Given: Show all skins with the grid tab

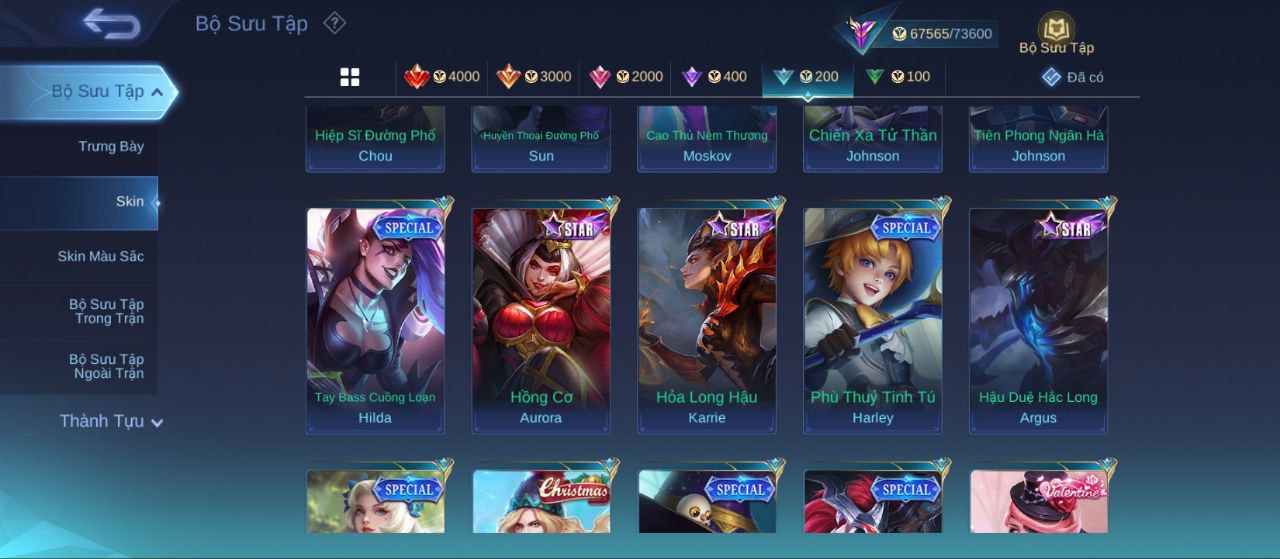Looking at the screenshot, I should click(x=350, y=77).
